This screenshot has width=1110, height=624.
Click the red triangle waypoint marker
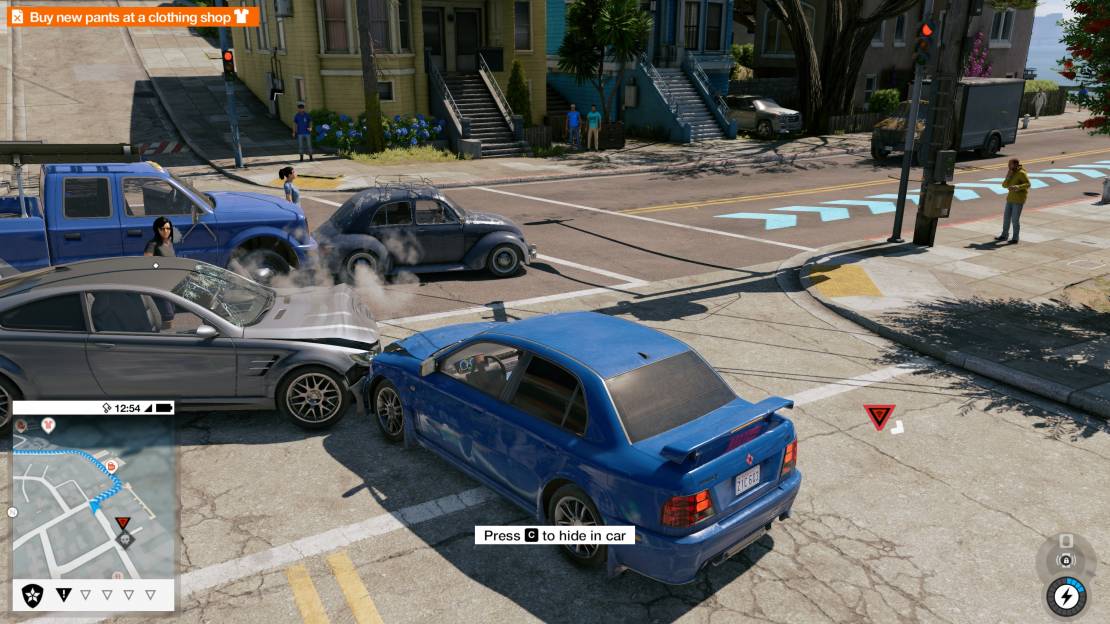coord(879,416)
